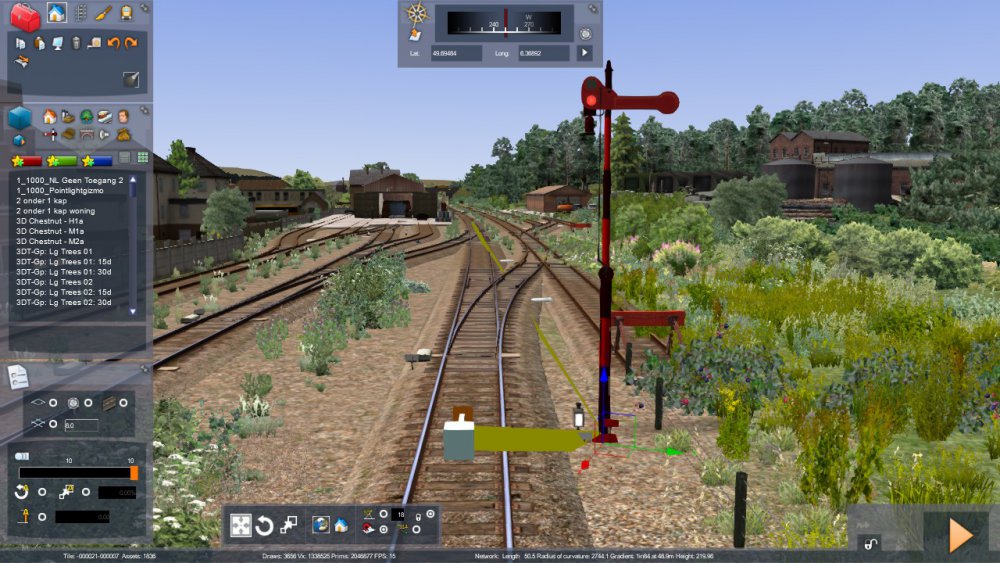Switch to the objects tab with house icon

pyautogui.click(x=56, y=13)
